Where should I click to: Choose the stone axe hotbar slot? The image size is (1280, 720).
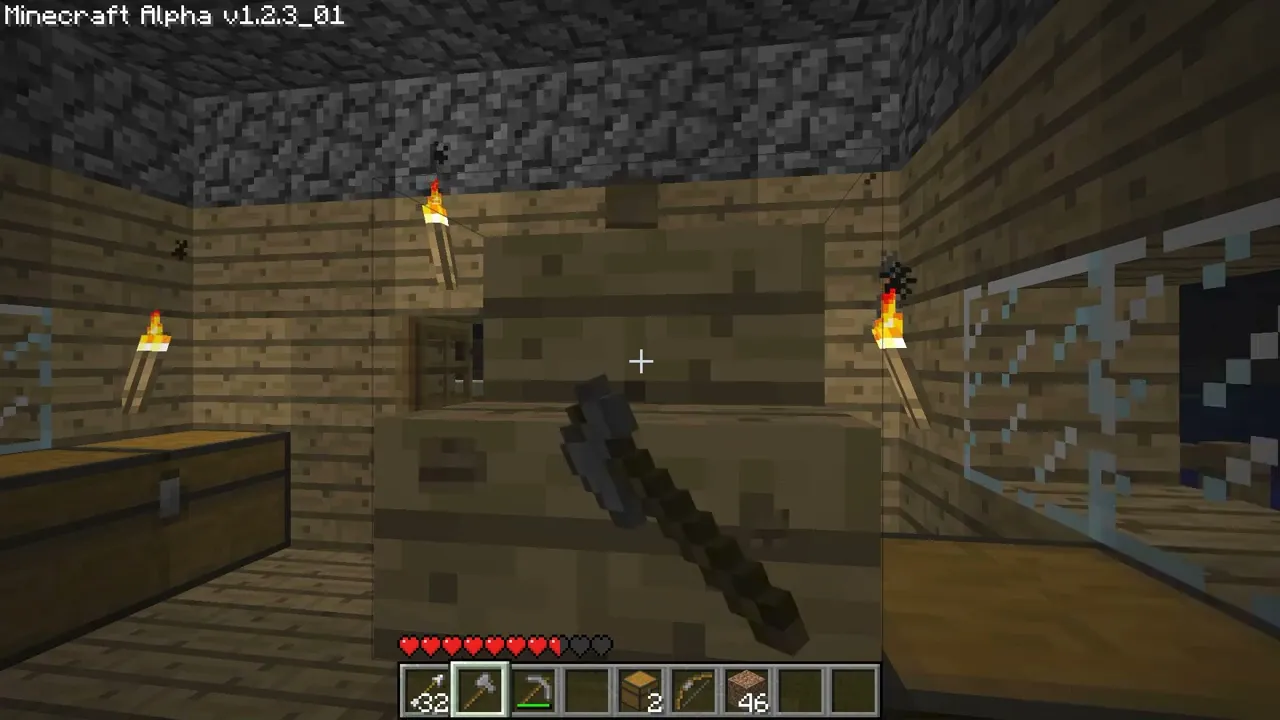[480, 690]
